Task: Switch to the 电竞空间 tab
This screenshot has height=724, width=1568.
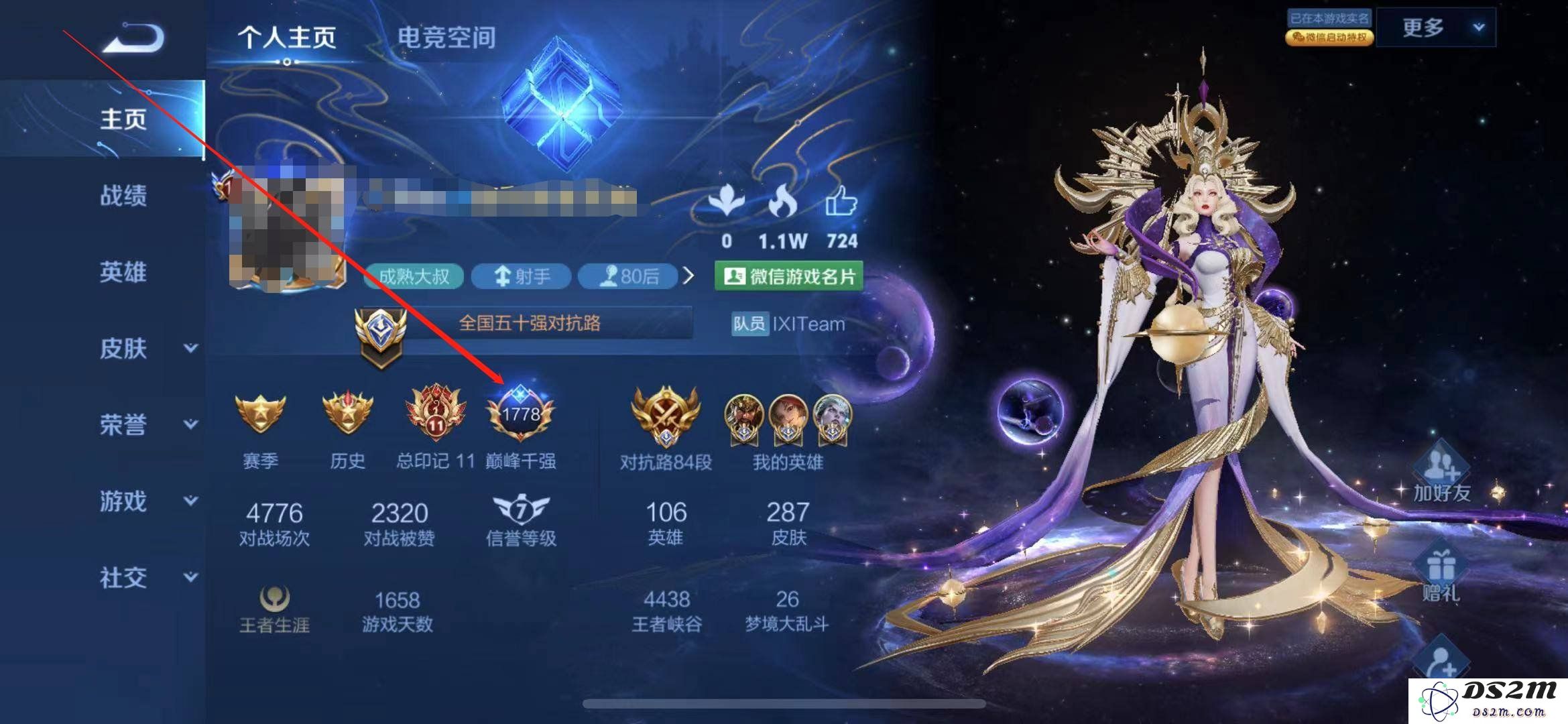Action: 446,38
